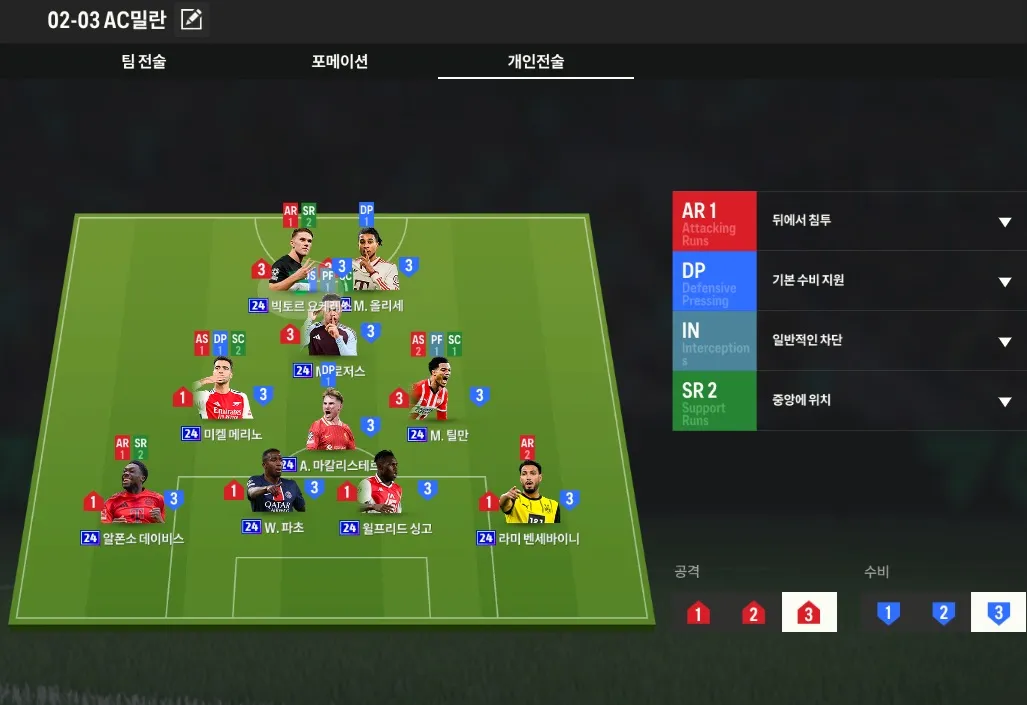Select the 개인전술 tab
The image size is (1027, 705).
[535, 62]
